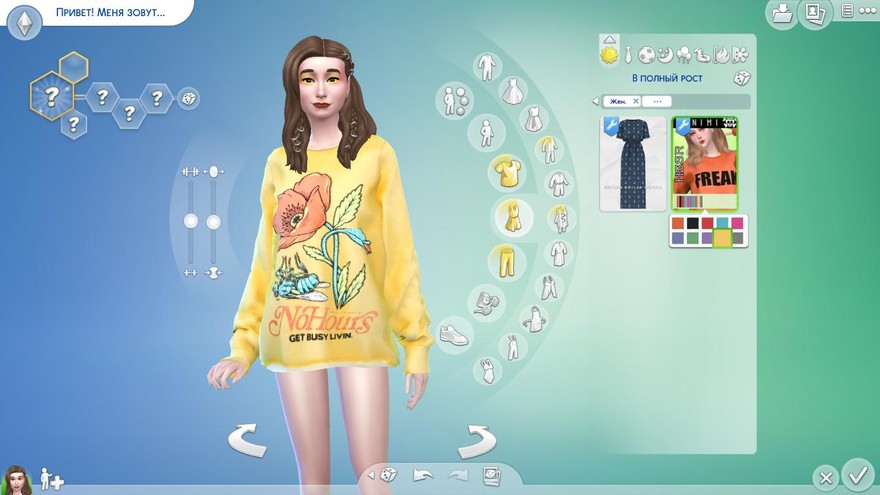Rotate the Sim with the right arrow

coord(477,439)
